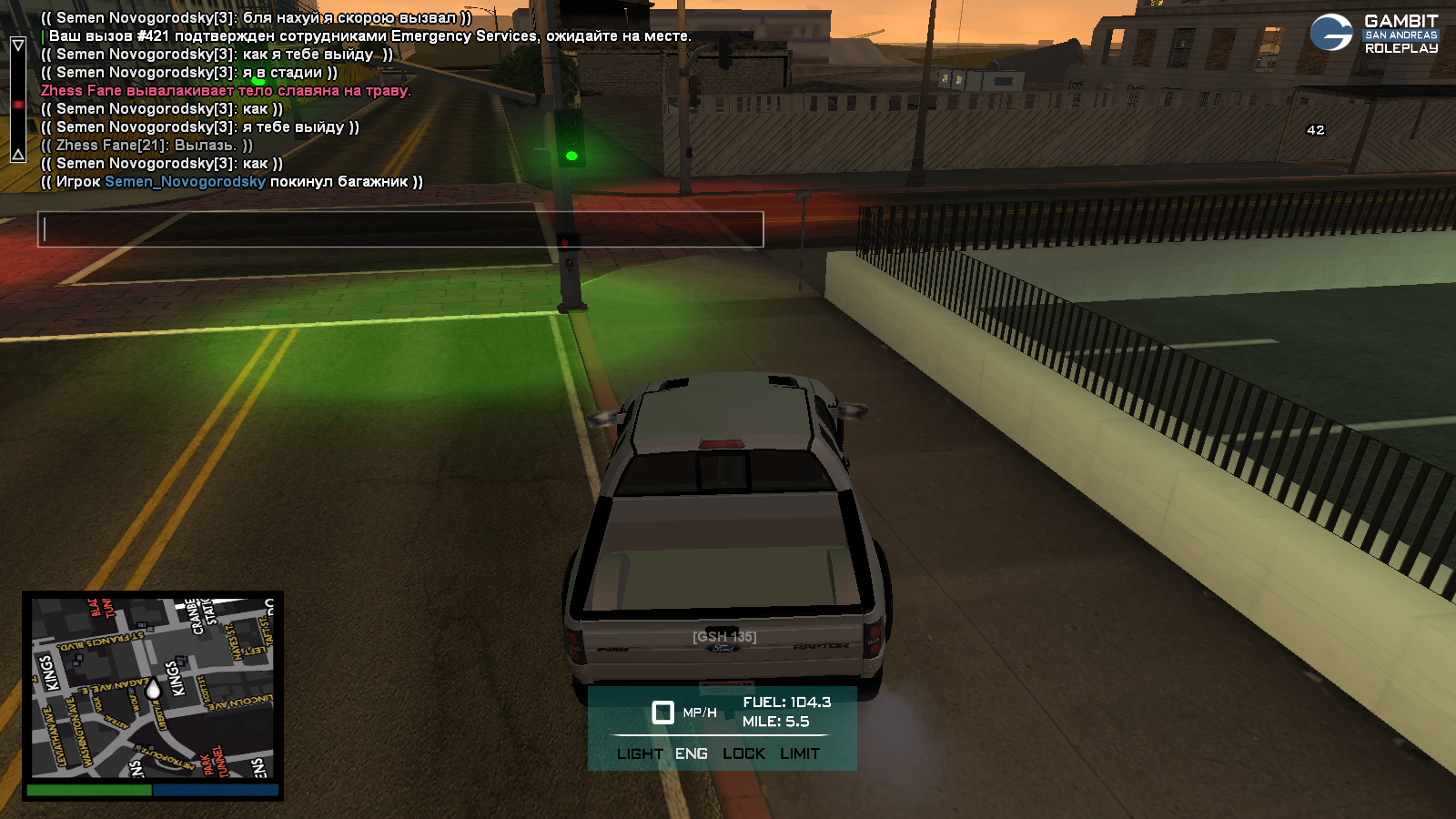Toggle the speed LIMIT indicator
The height and width of the screenshot is (819, 1456).
point(800,753)
